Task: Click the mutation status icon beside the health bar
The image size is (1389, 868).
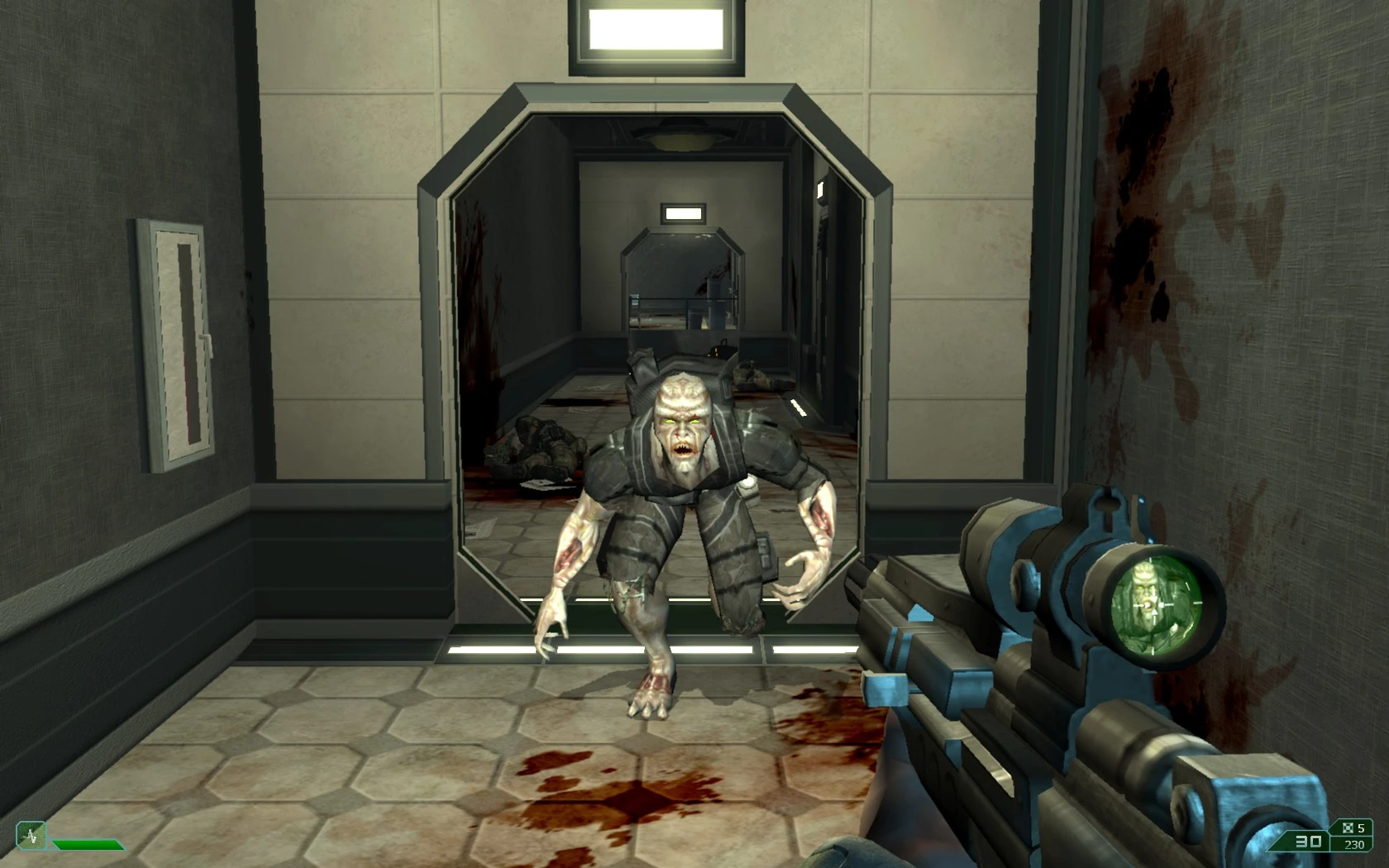Action: click(31, 836)
